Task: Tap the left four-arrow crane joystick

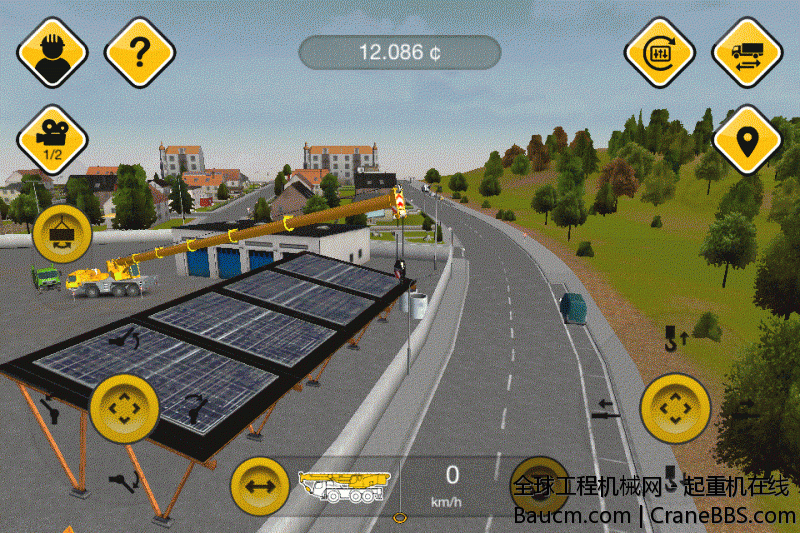Action: (x=125, y=408)
